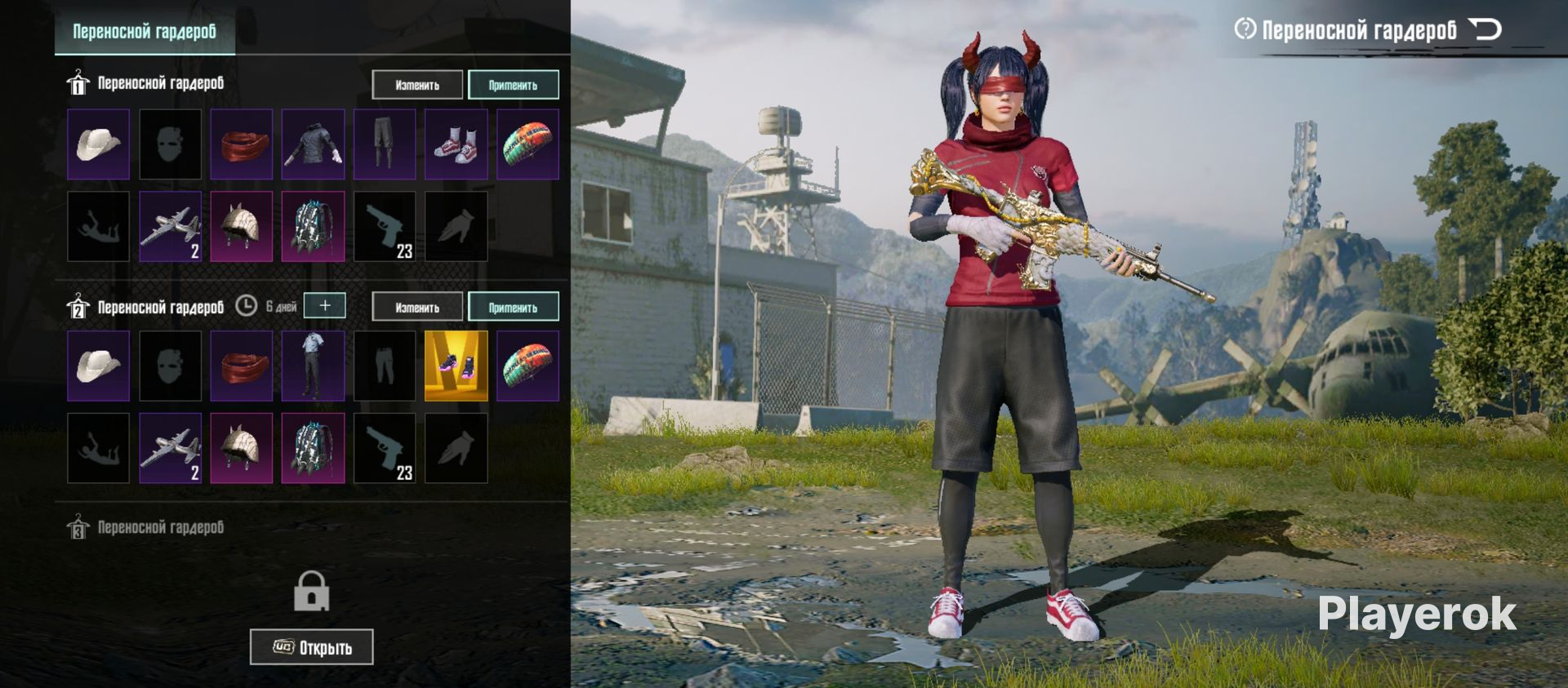The image size is (1568, 688).
Task: Select the police uniform outfit slot
Action: (313, 366)
